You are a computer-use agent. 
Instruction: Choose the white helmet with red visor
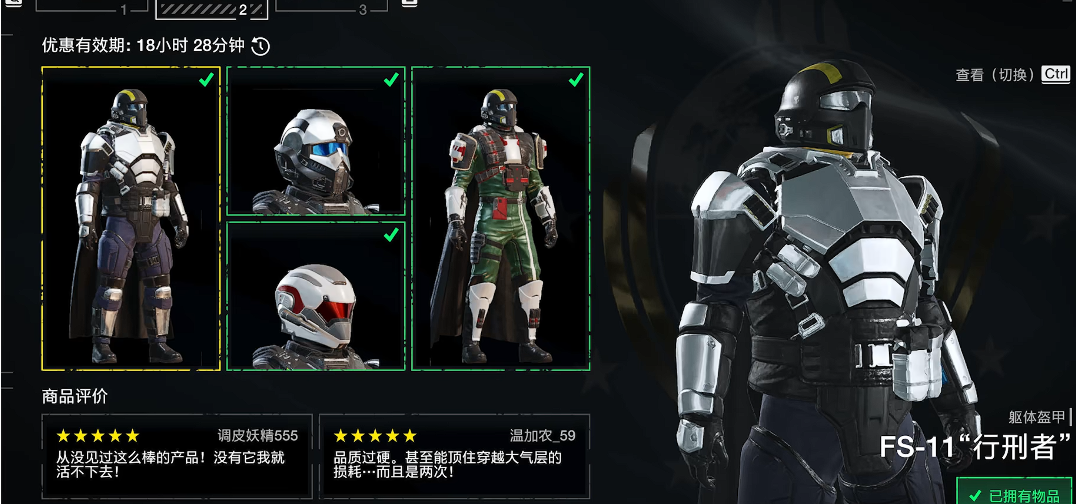(x=315, y=296)
